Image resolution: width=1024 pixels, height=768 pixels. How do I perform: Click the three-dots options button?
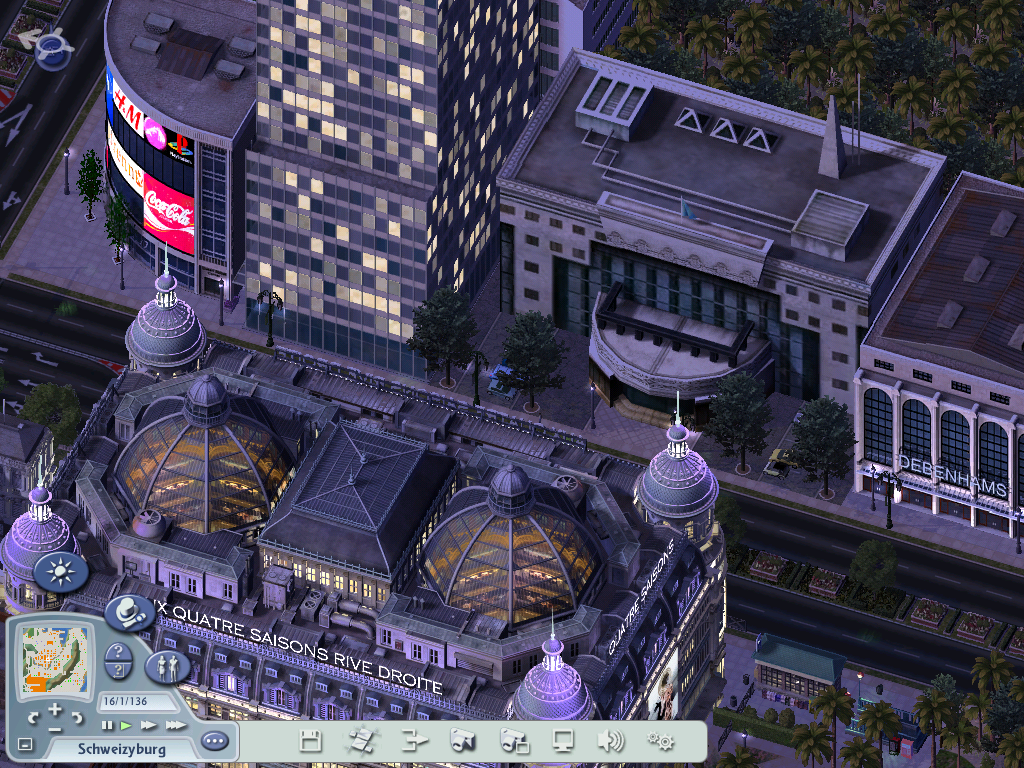coord(214,742)
